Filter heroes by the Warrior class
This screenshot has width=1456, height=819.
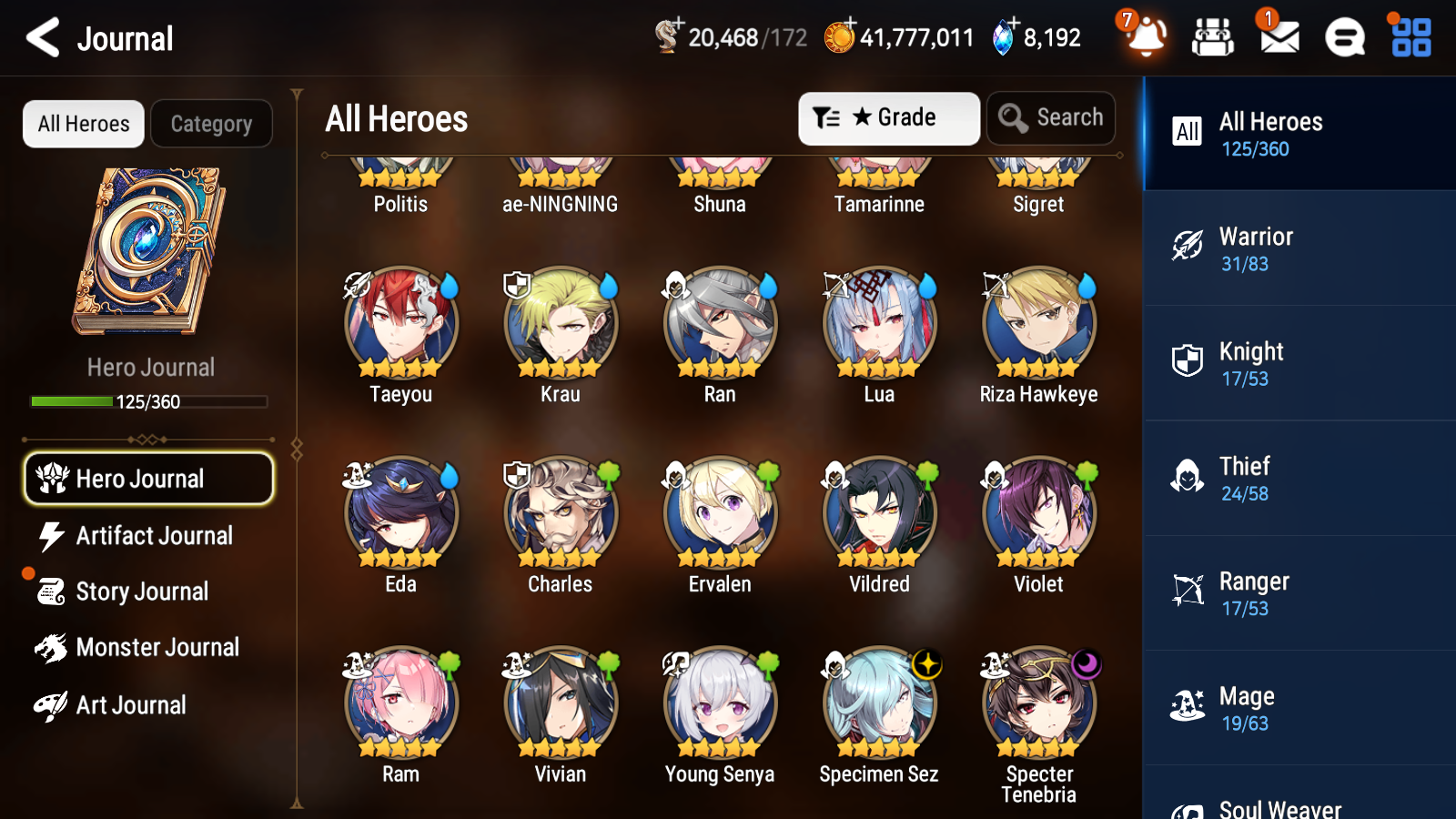(1299, 249)
